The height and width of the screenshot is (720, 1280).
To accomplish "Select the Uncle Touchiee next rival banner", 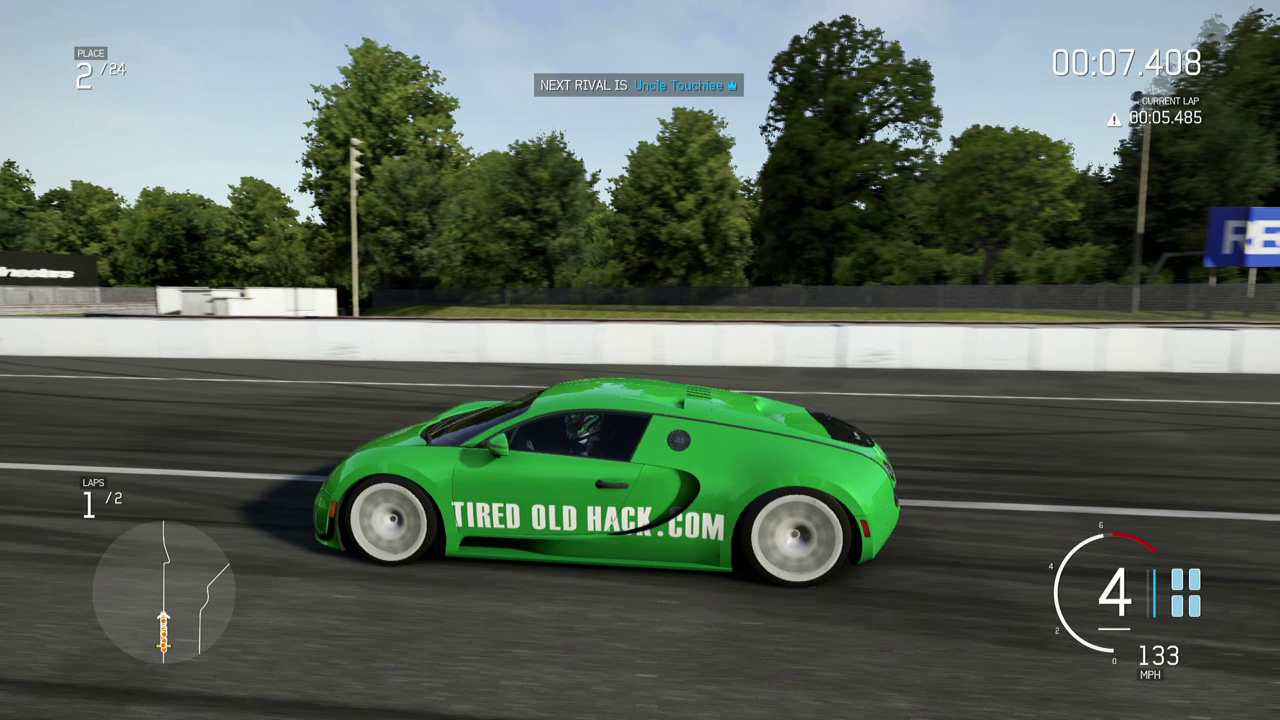I will 639,86.
